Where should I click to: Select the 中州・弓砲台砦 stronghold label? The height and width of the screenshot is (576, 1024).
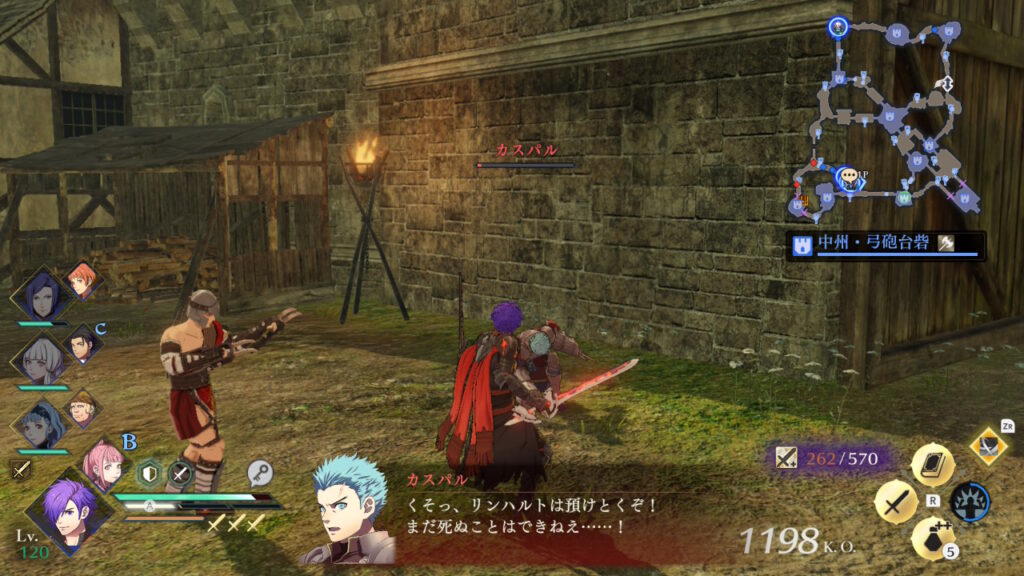tap(885, 244)
